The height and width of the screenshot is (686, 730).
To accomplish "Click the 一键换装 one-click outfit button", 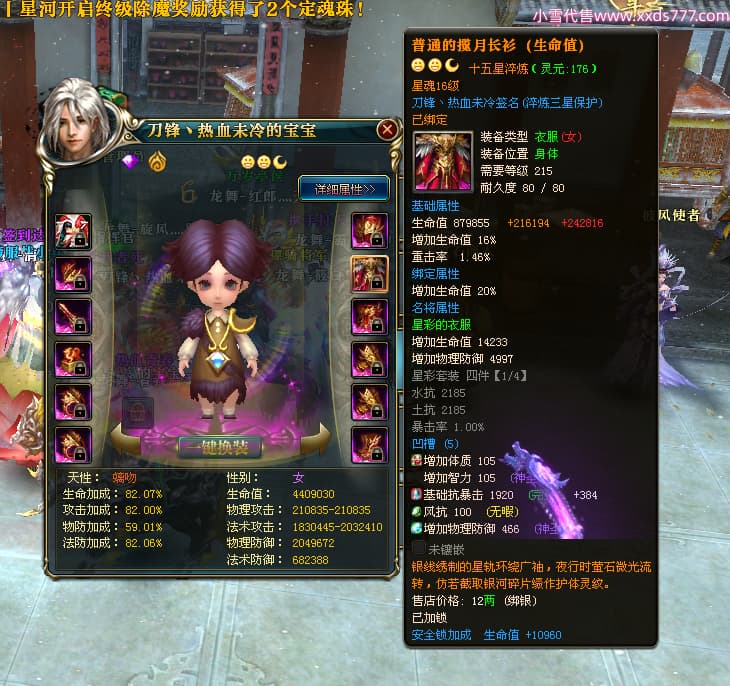I will point(221,446).
